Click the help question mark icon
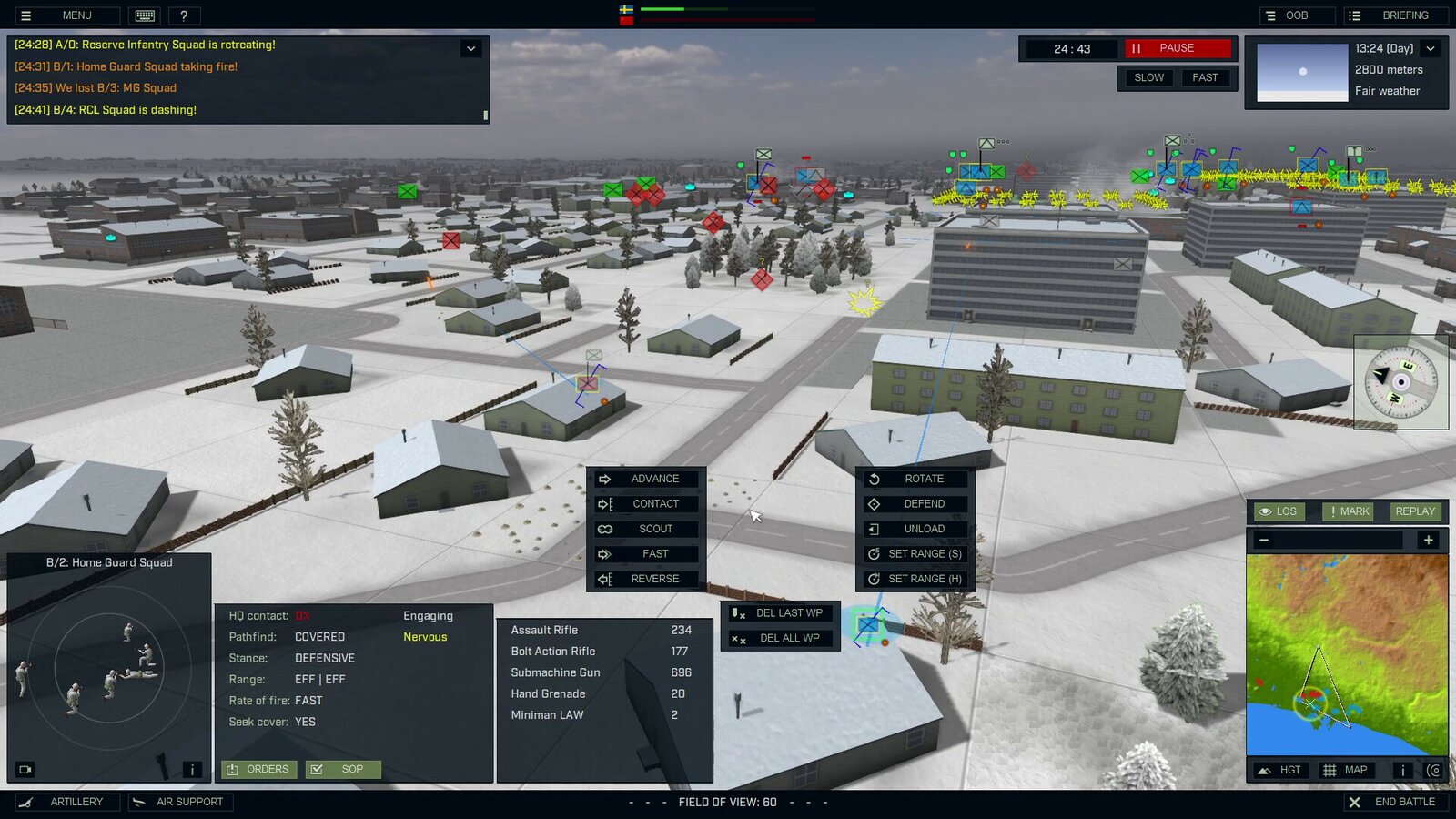The width and height of the screenshot is (1456, 819). coord(184,15)
